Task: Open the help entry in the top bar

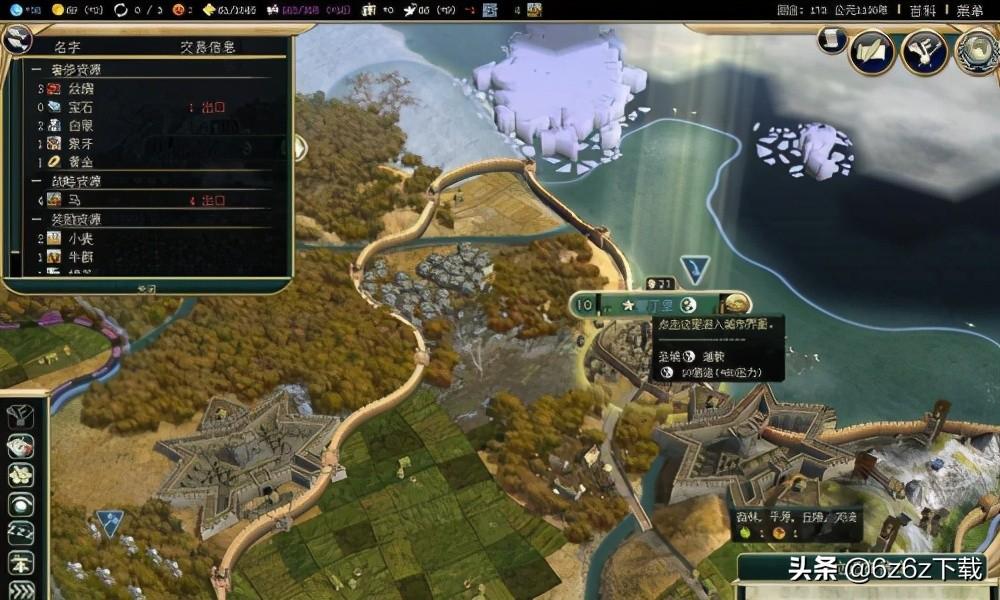Action: (922, 10)
